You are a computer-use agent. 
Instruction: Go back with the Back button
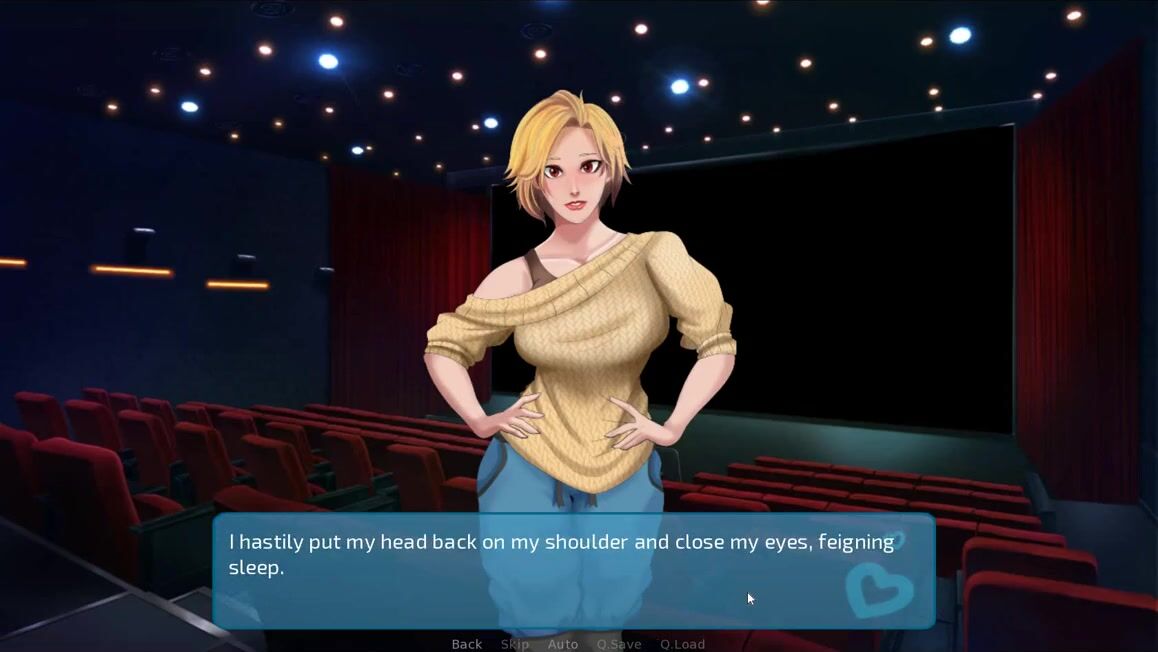[x=466, y=644]
